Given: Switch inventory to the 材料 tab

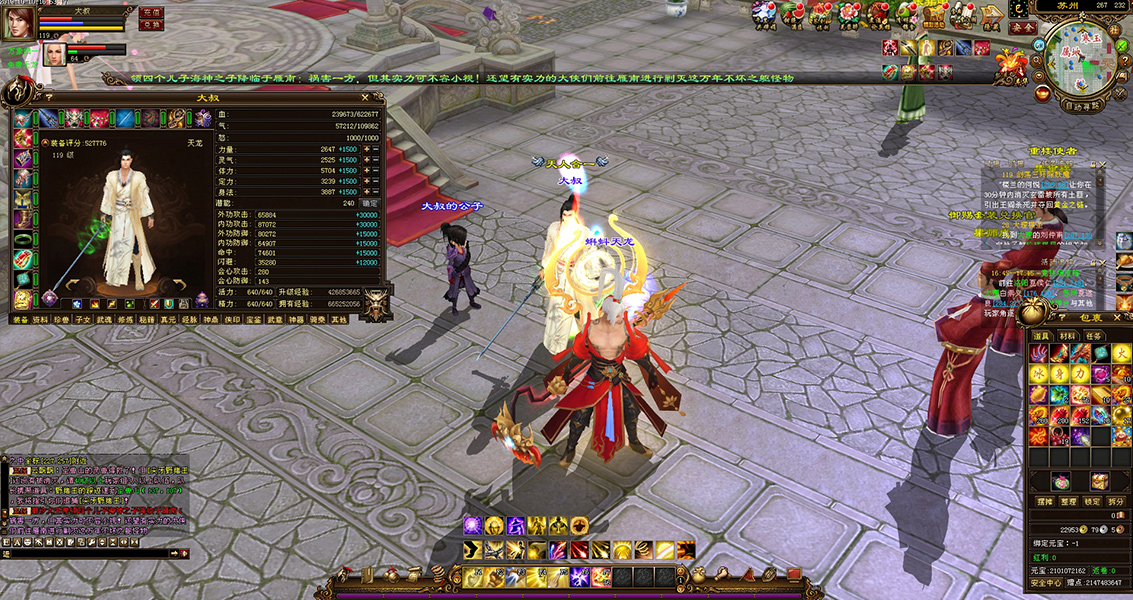Looking at the screenshot, I should click(1069, 336).
